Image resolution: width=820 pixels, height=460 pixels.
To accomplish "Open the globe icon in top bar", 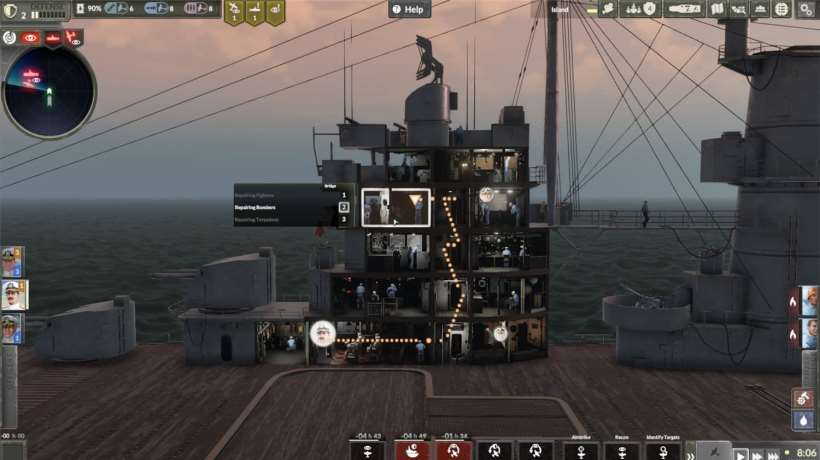I will click(x=784, y=9).
